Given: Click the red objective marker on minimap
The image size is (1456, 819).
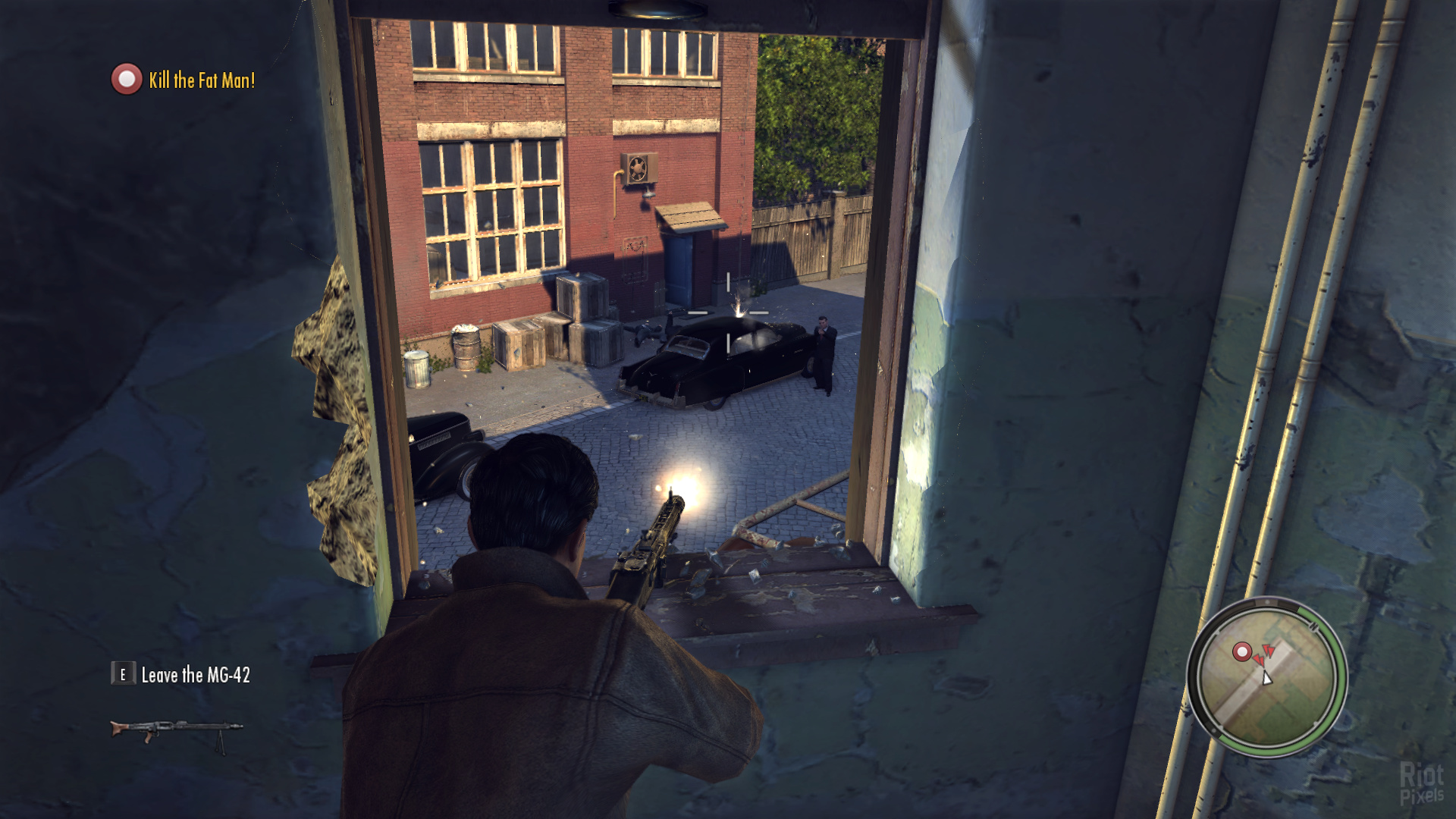Looking at the screenshot, I should tap(1241, 651).
